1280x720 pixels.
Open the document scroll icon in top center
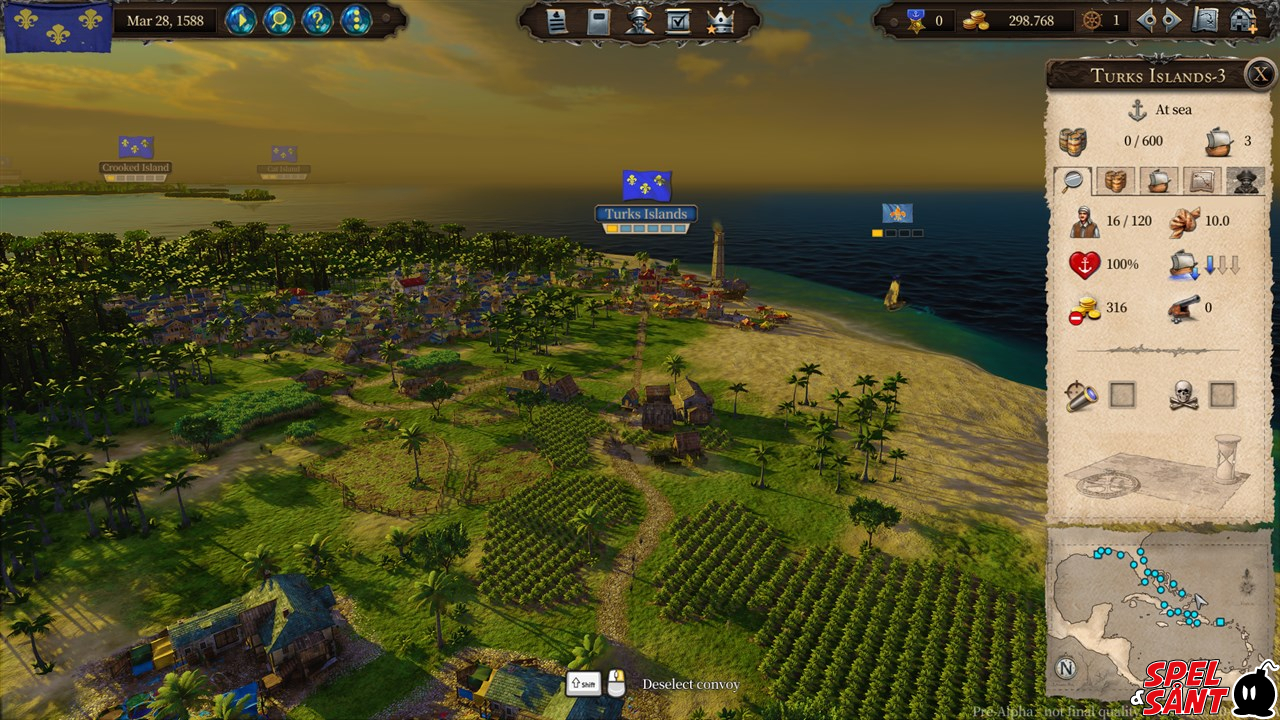tap(557, 21)
